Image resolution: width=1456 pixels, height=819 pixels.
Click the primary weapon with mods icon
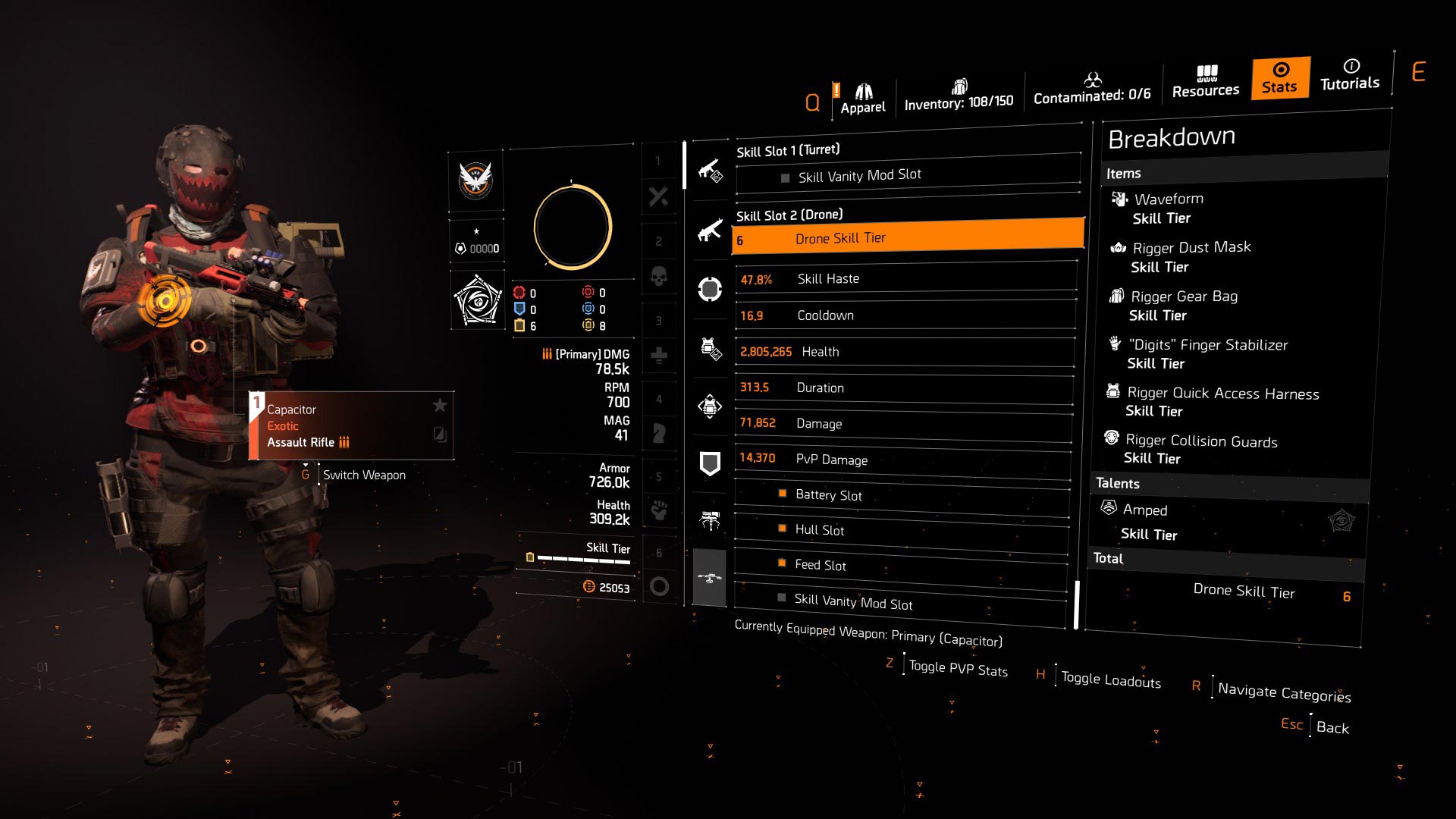click(x=710, y=170)
